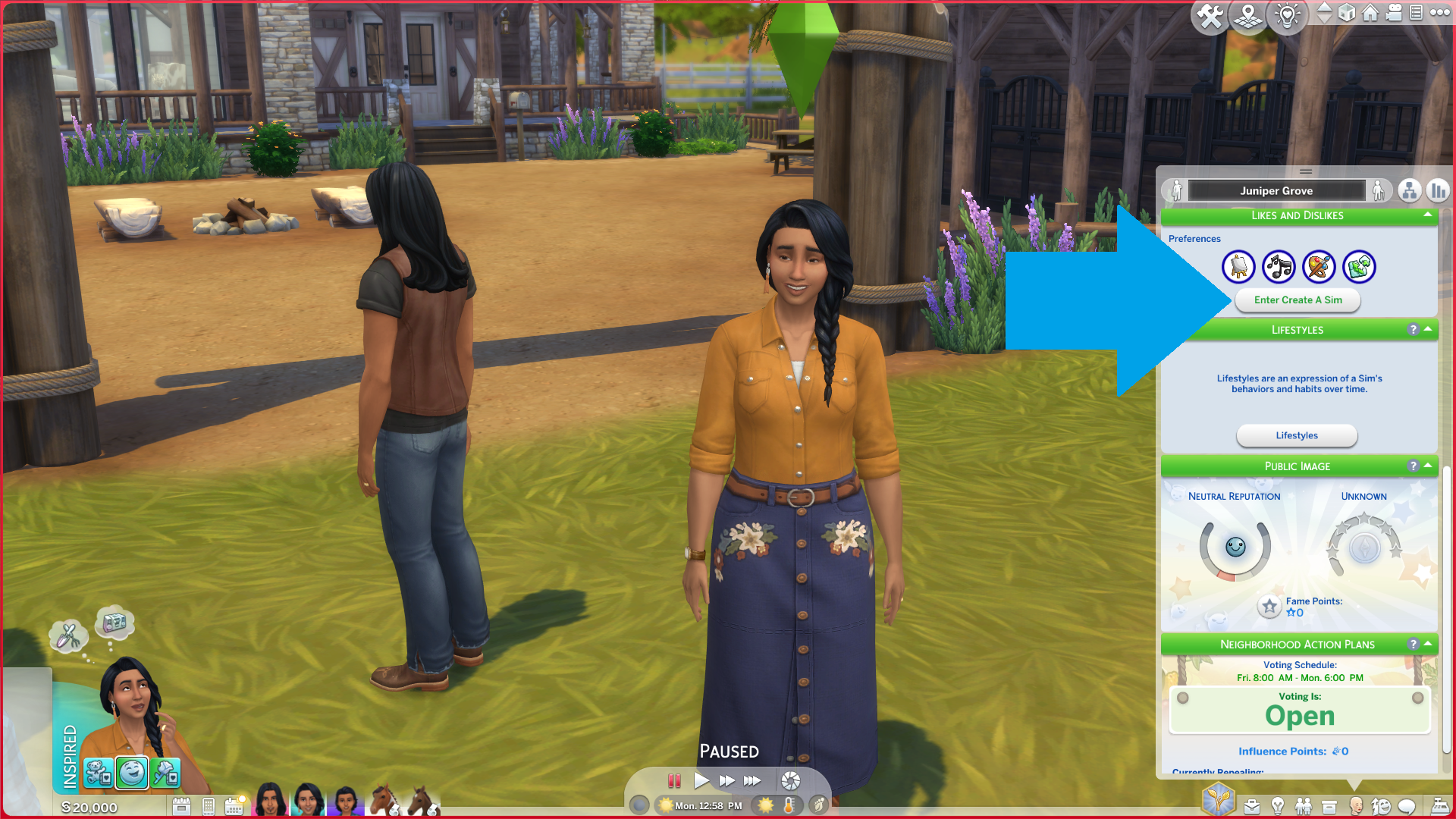The height and width of the screenshot is (819, 1456).
Task: Open the Lifestyles button
Action: pos(1297,435)
